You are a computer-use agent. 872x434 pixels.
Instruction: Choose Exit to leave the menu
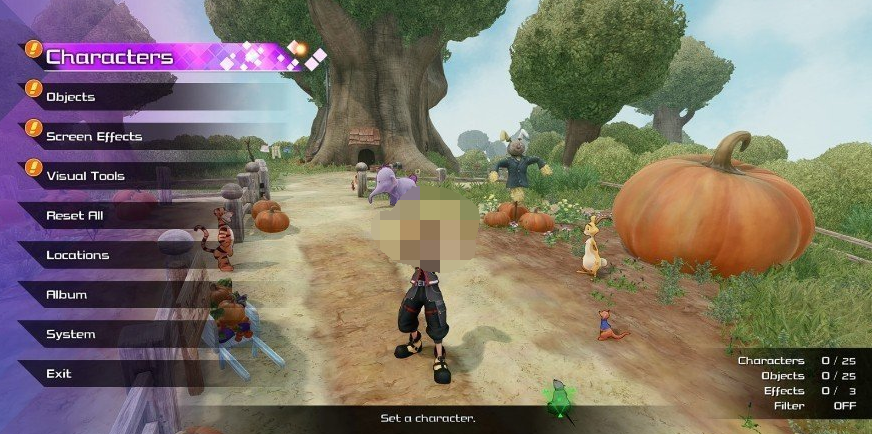coord(59,374)
